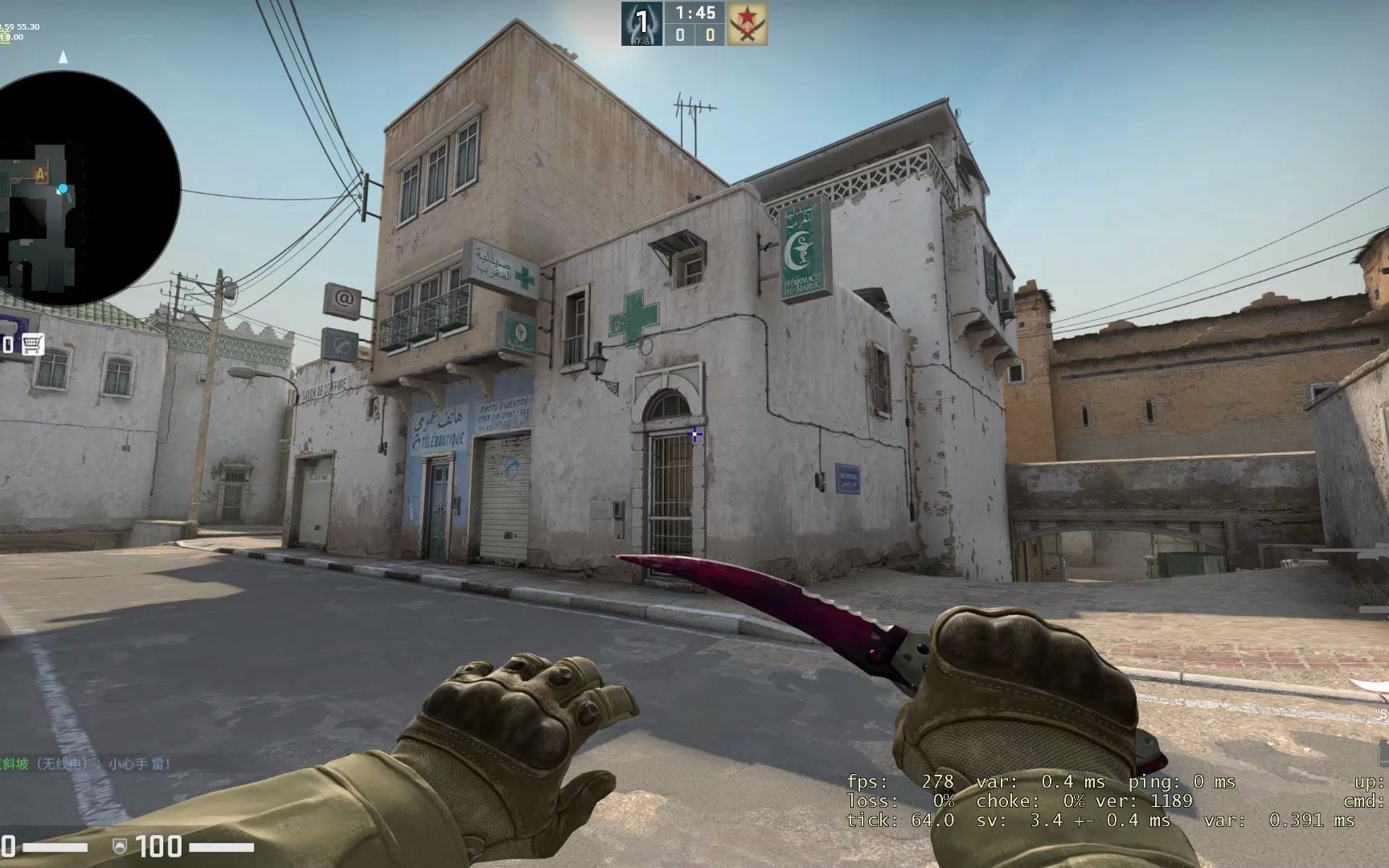Open the buy menu via the shopping cart icon
The width and height of the screenshot is (1389, 868).
coord(32,344)
